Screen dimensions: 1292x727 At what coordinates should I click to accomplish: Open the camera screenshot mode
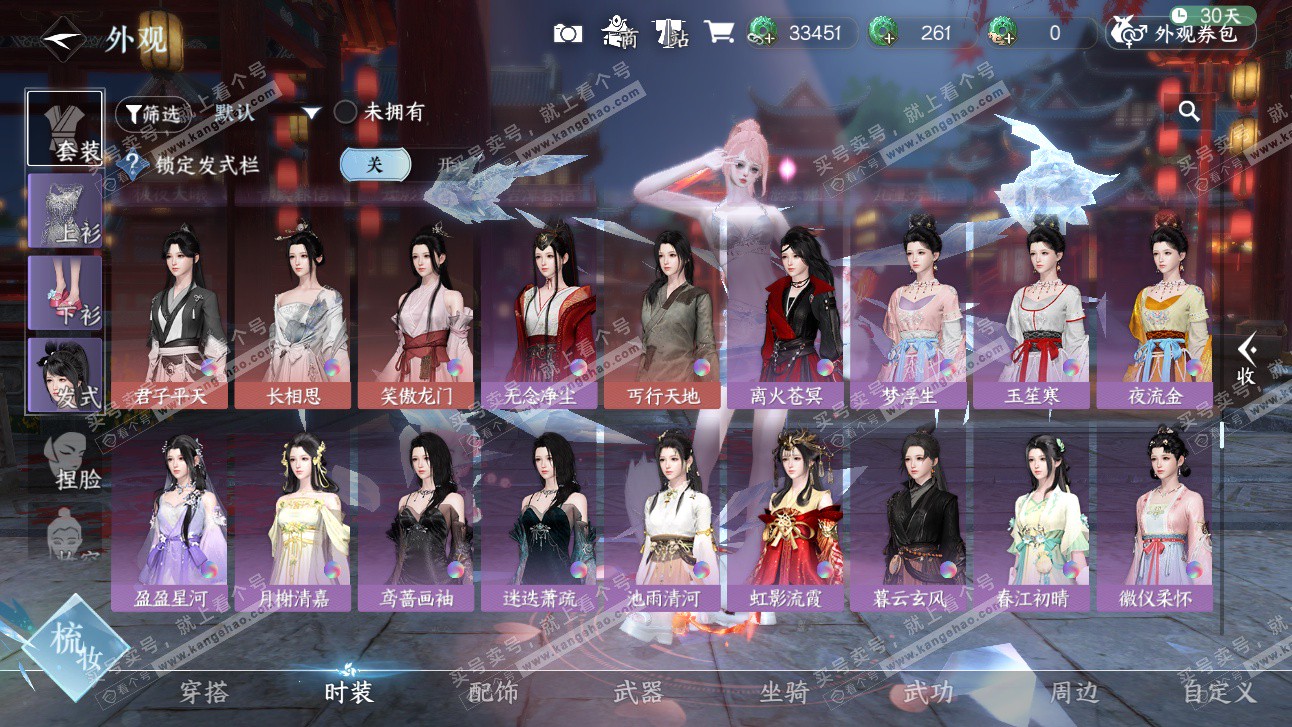click(x=567, y=33)
